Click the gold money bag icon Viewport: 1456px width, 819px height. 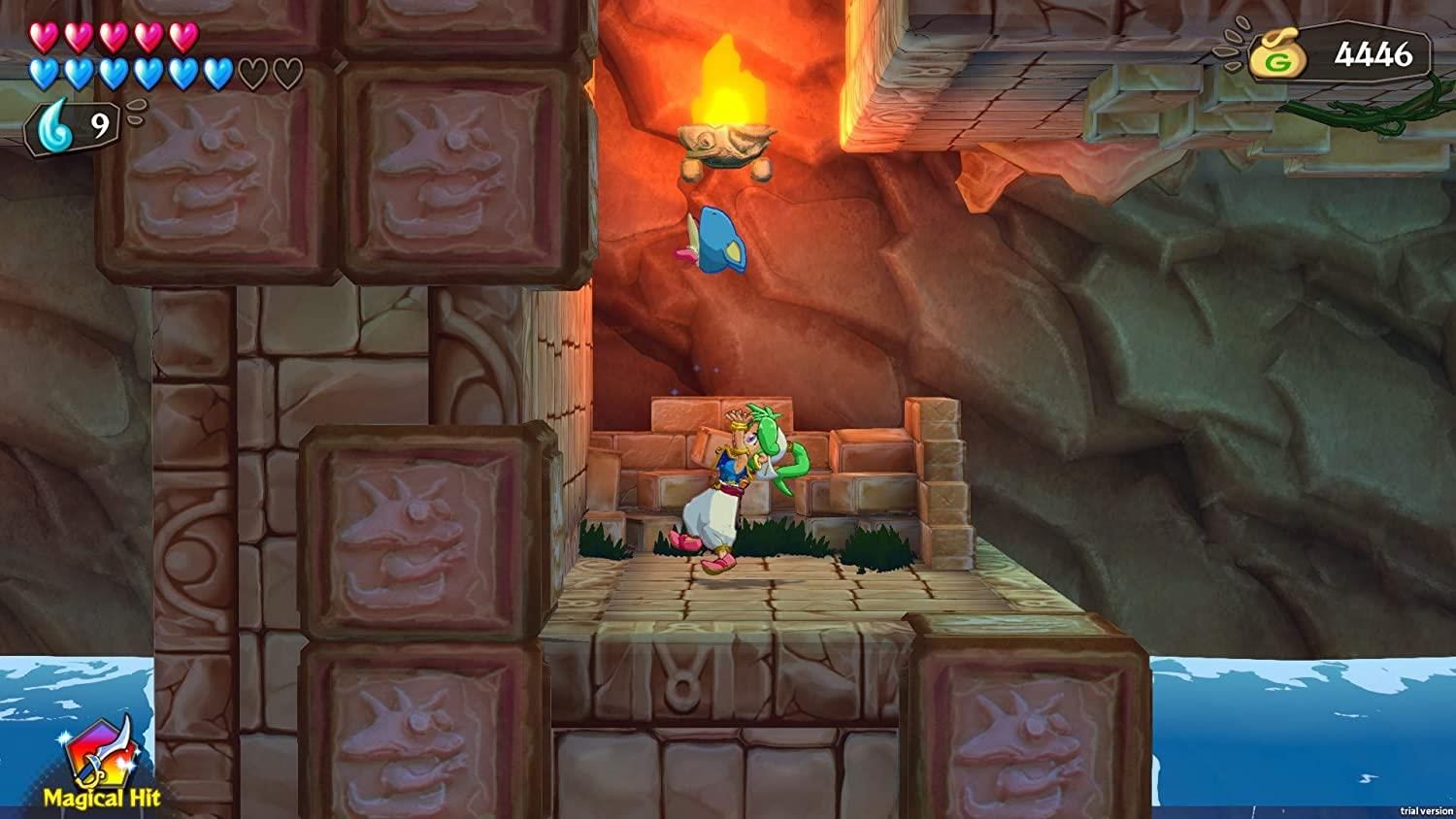pos(1278,55)
